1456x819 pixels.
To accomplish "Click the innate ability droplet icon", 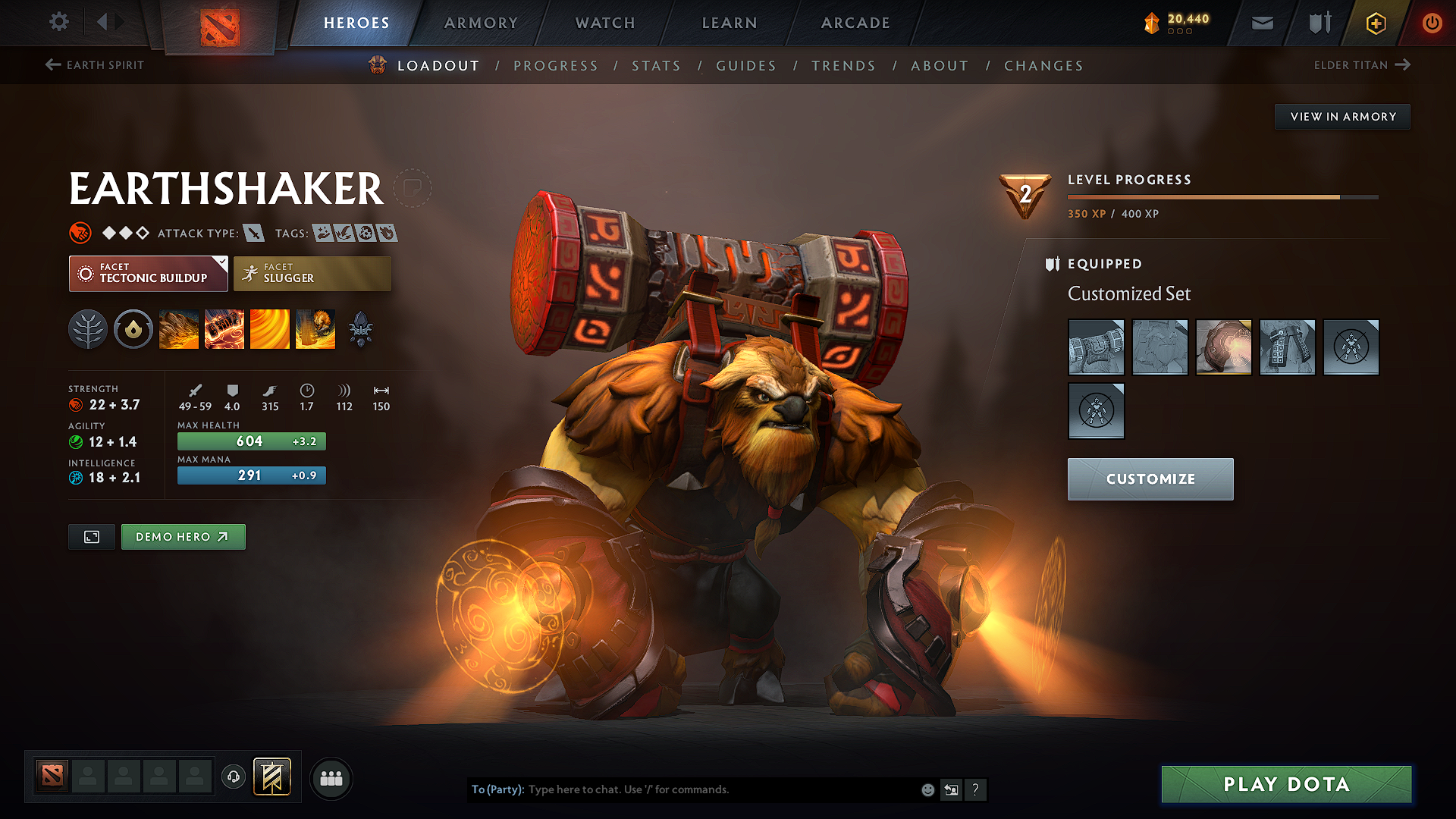I will point(133,329).
